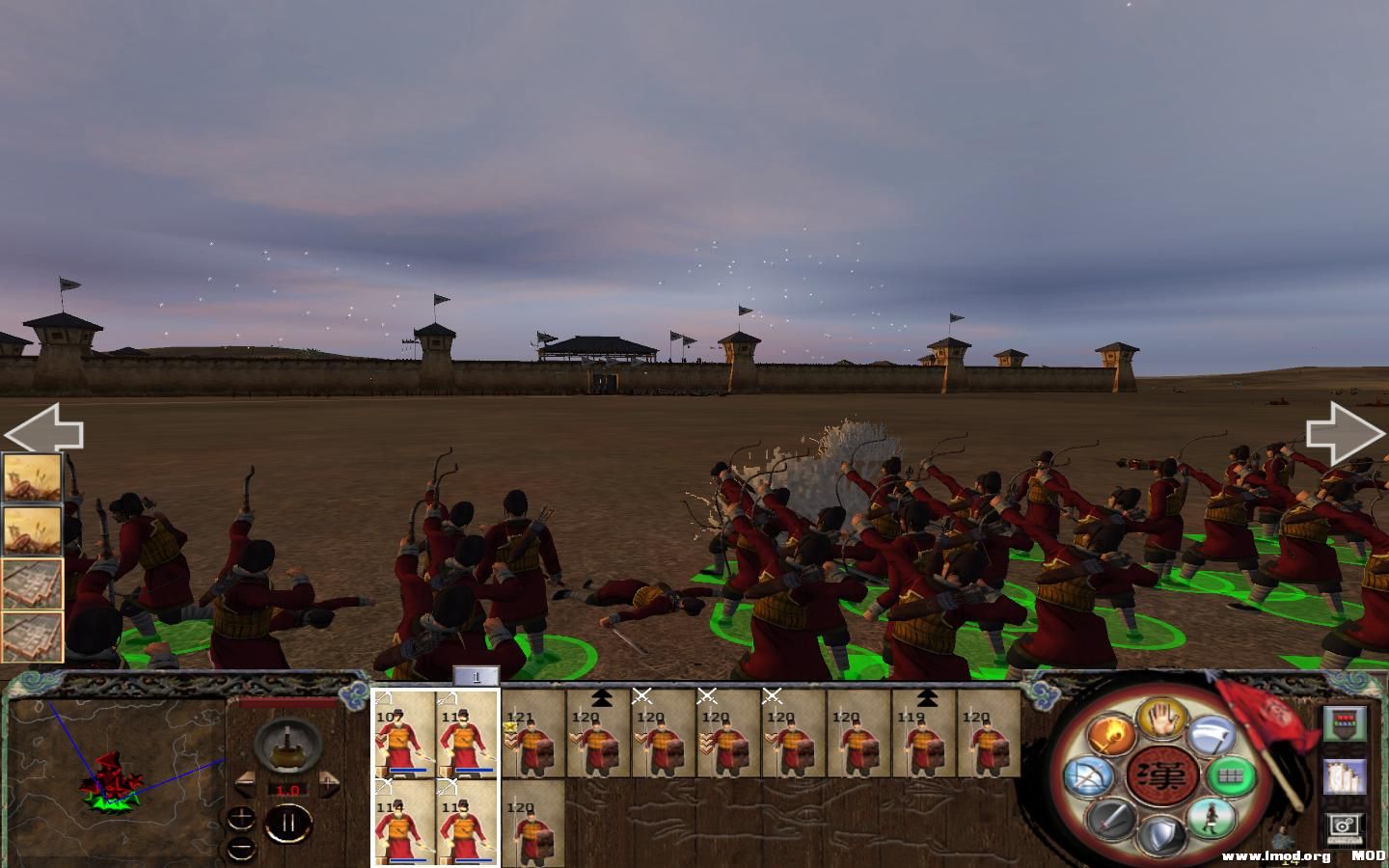1389x868 pixels.
Task: Click the small arrow left of the speed display
Action: (x=245, y=783)
